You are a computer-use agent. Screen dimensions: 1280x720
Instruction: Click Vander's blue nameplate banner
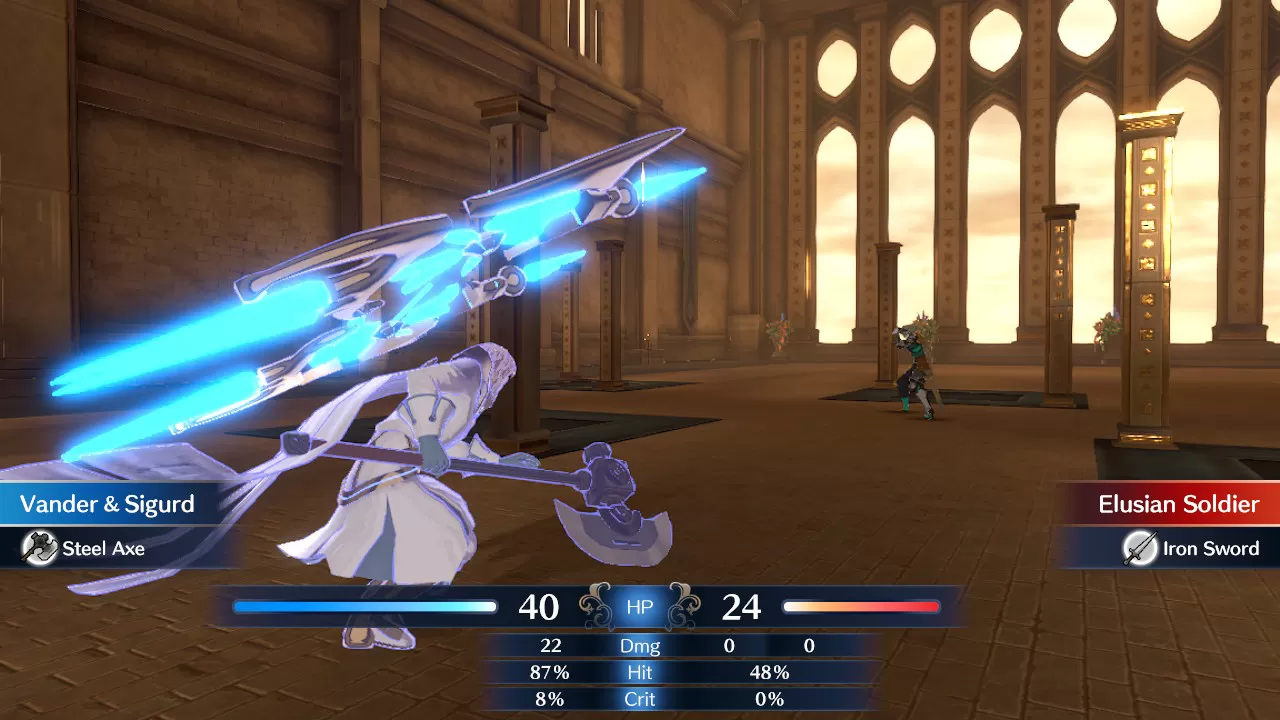[x=110, y=504]
